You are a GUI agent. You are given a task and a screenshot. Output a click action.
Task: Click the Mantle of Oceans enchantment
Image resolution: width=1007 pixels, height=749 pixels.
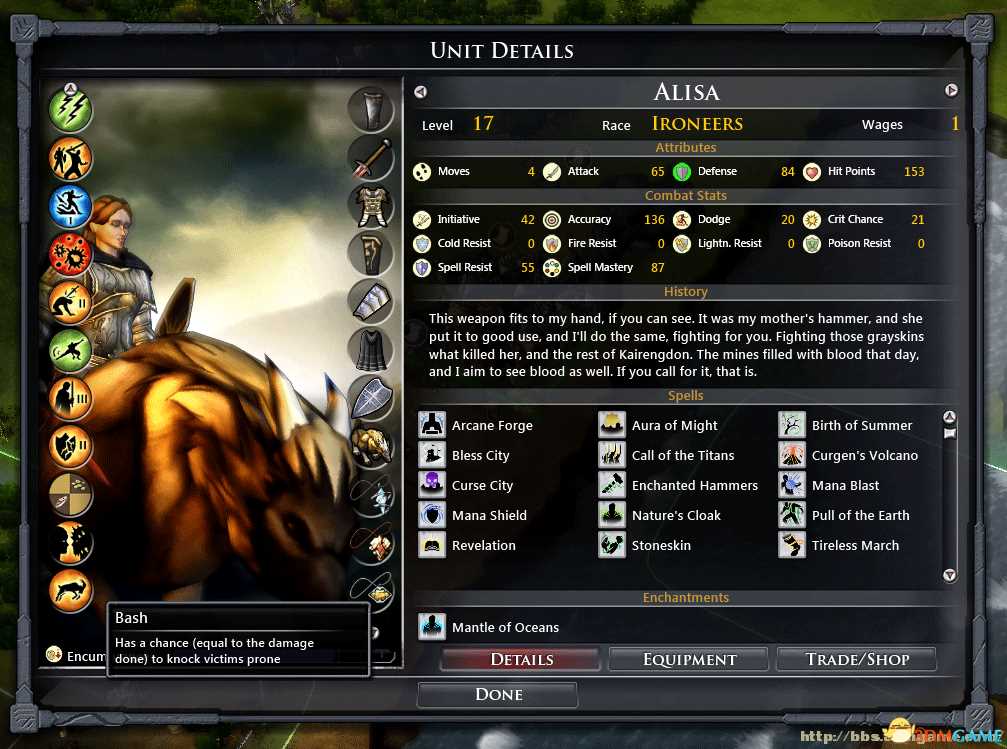[490, 627]
